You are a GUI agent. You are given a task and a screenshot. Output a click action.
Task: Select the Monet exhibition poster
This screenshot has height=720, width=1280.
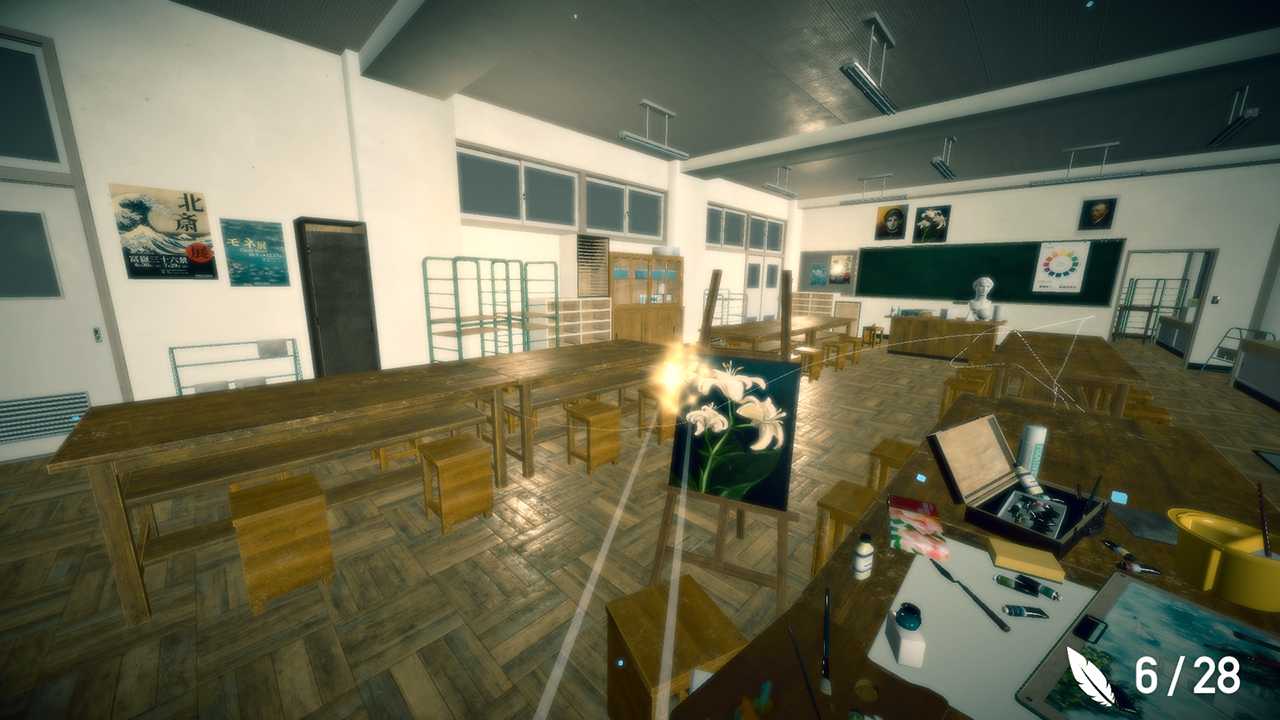tap(253, 252)
